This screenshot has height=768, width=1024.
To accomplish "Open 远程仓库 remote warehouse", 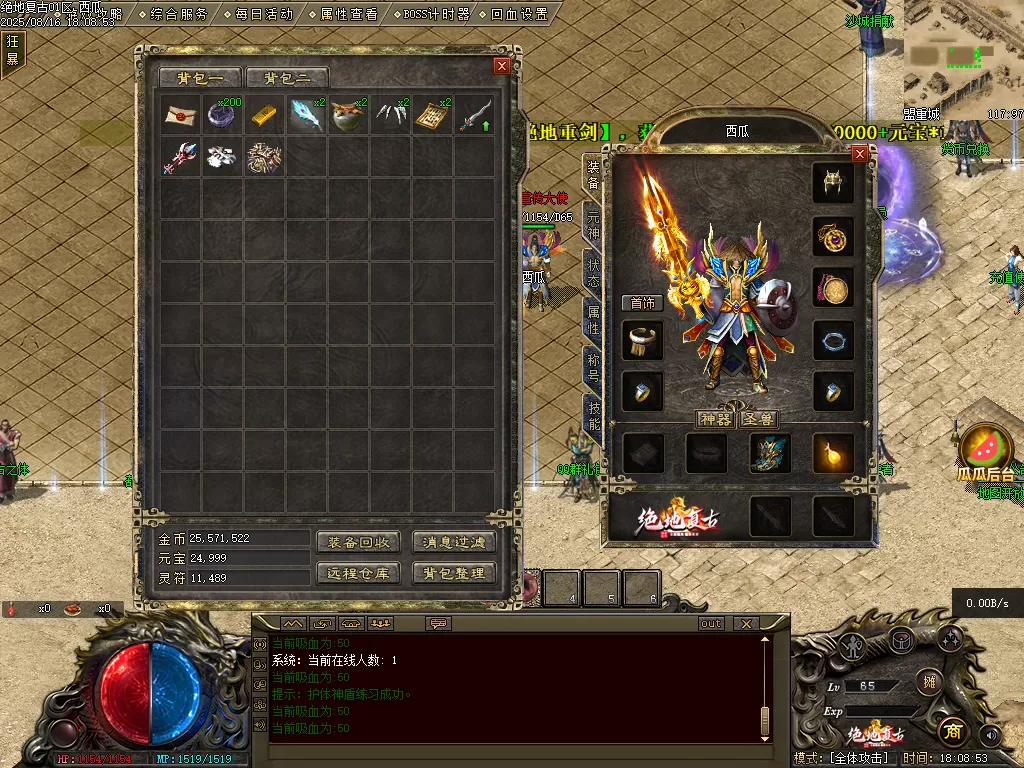I will 358,573.
